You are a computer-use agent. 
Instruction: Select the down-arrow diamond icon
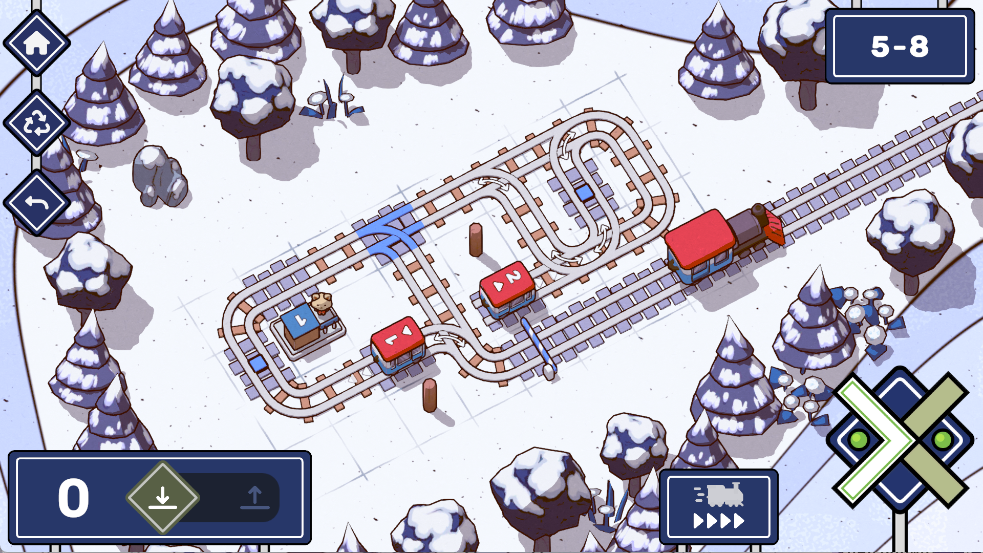point(163,497)
